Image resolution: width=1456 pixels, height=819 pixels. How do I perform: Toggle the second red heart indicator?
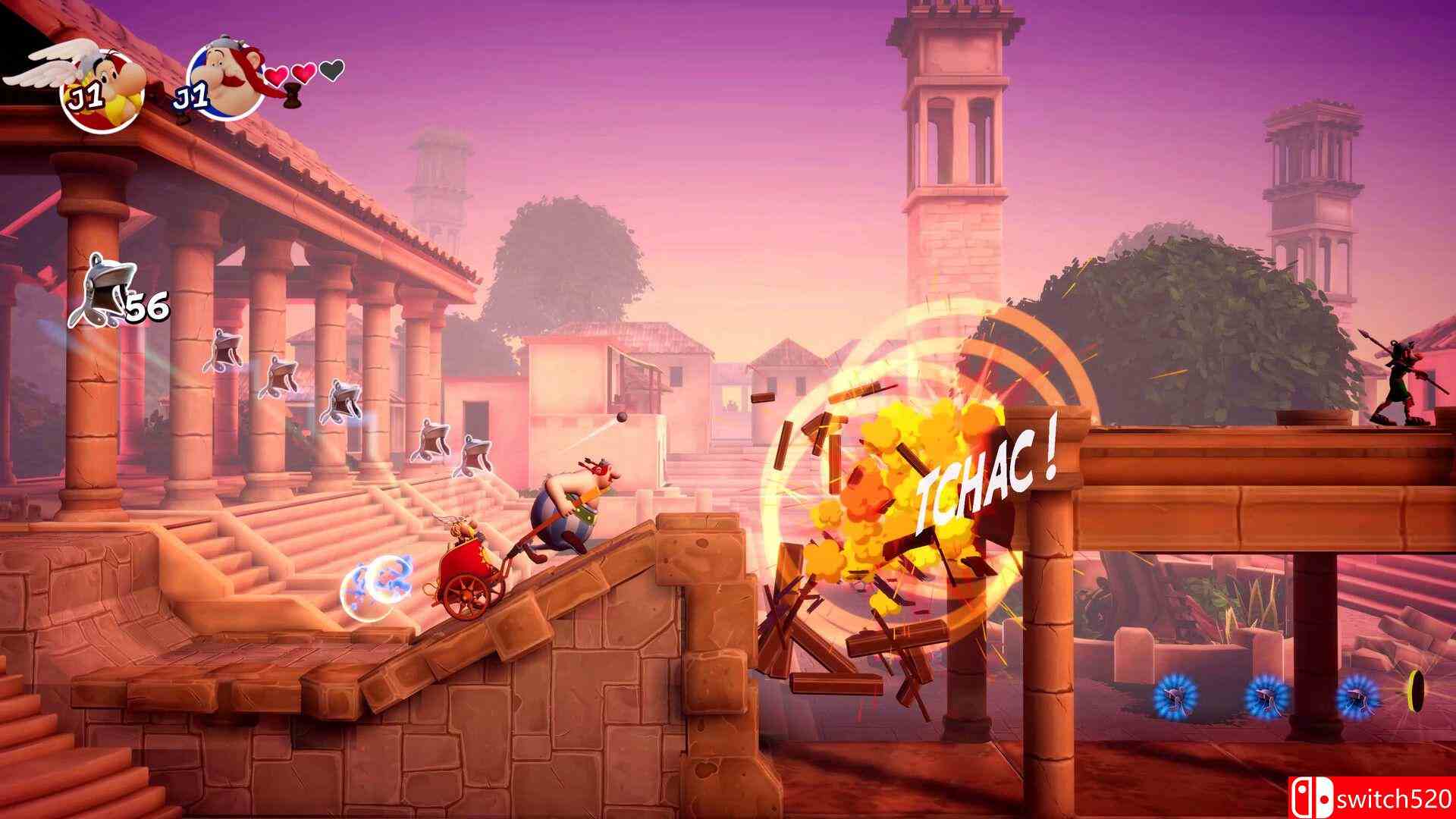click(303, 72)
